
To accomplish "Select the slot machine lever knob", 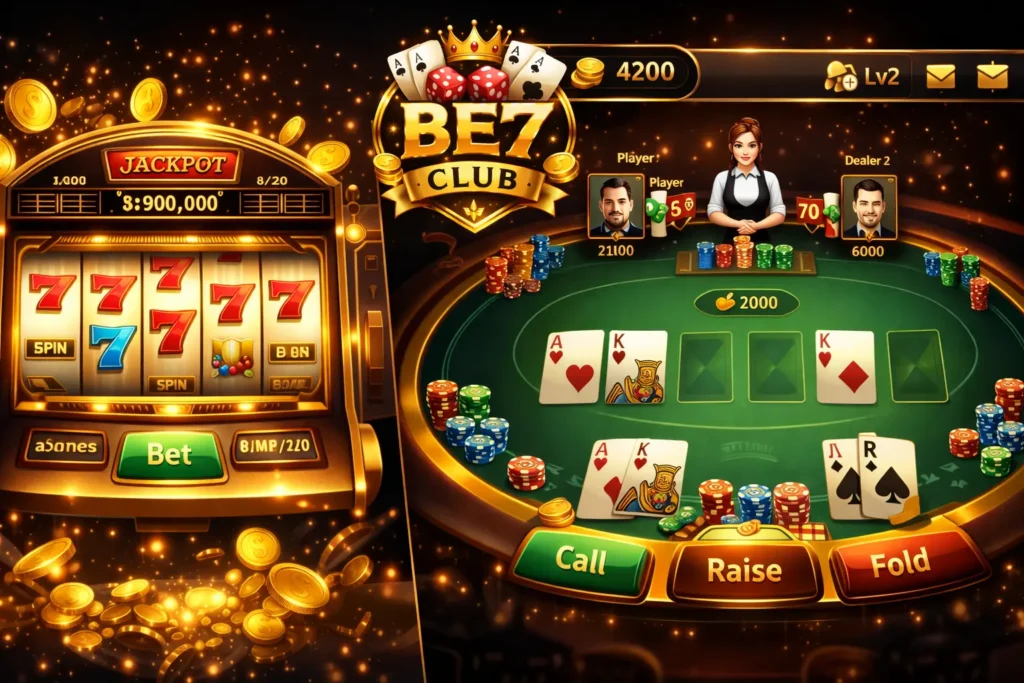I will [x=355, y=232].
